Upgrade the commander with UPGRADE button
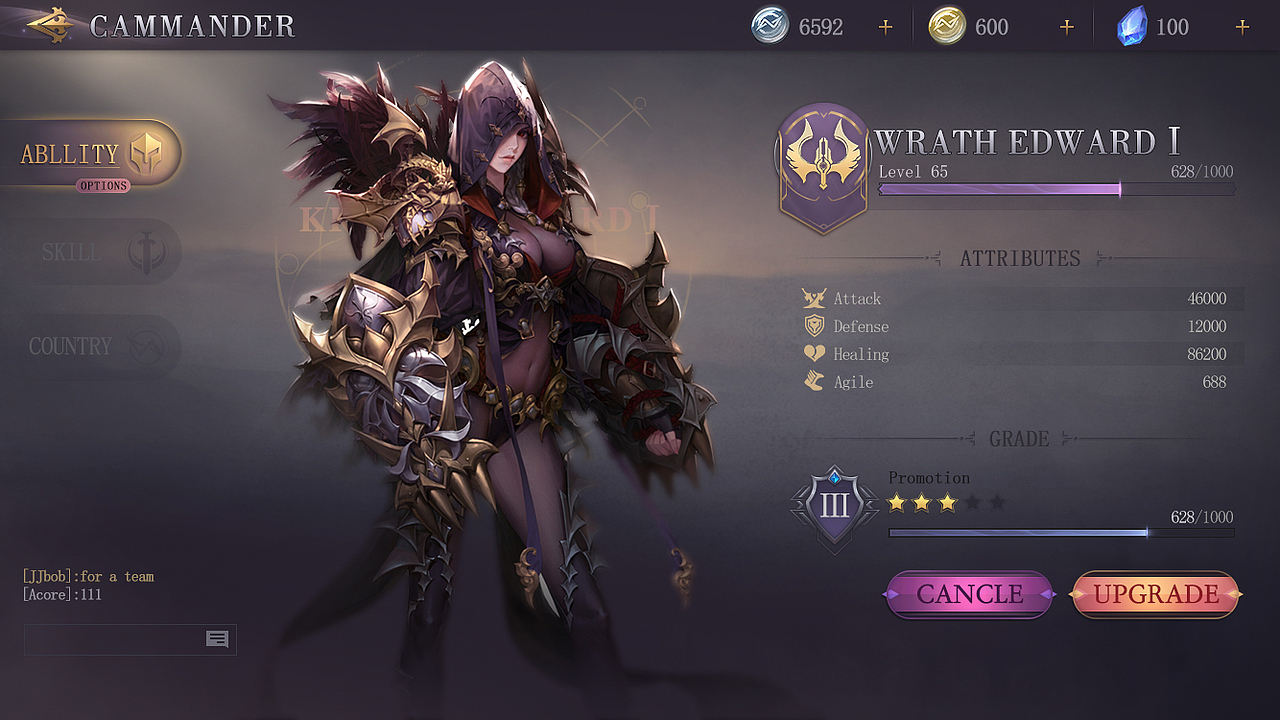This screenshot has width=1280, height=720. point(1156,595)
